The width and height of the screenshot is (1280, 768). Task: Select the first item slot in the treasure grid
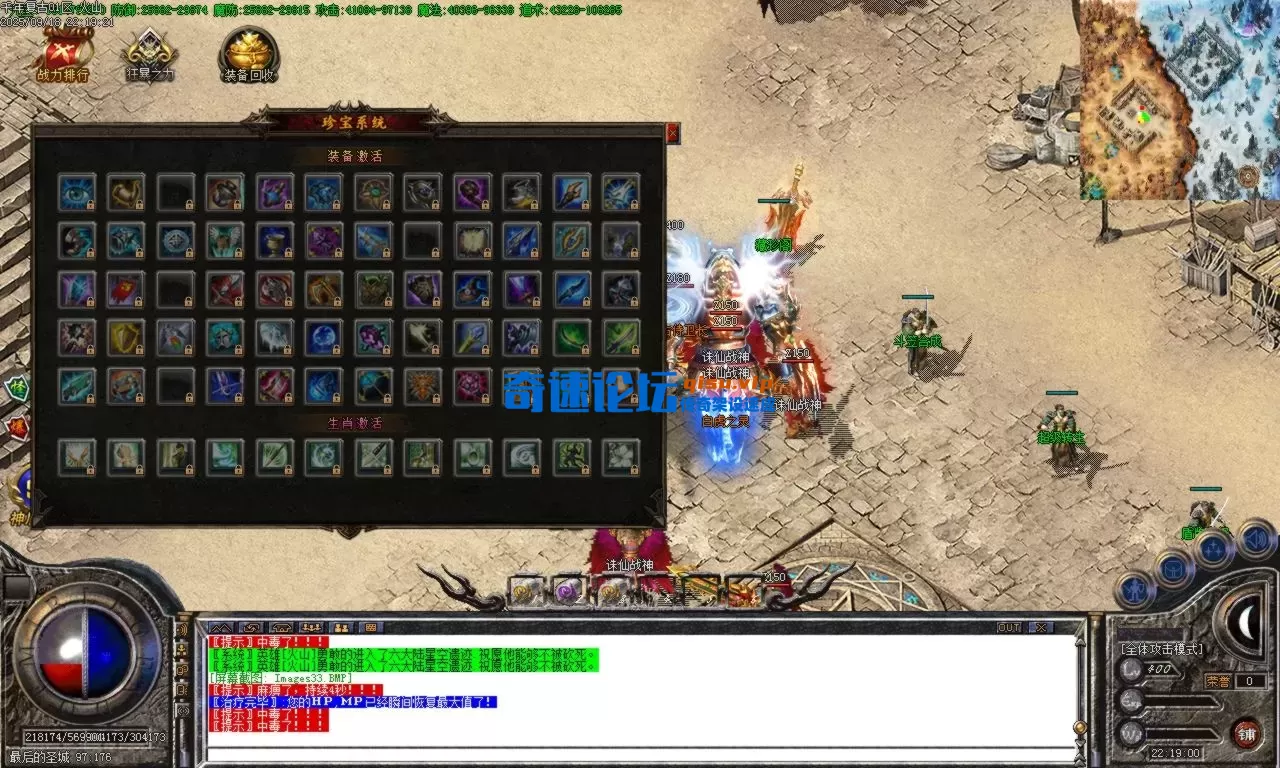click(77, 194)
